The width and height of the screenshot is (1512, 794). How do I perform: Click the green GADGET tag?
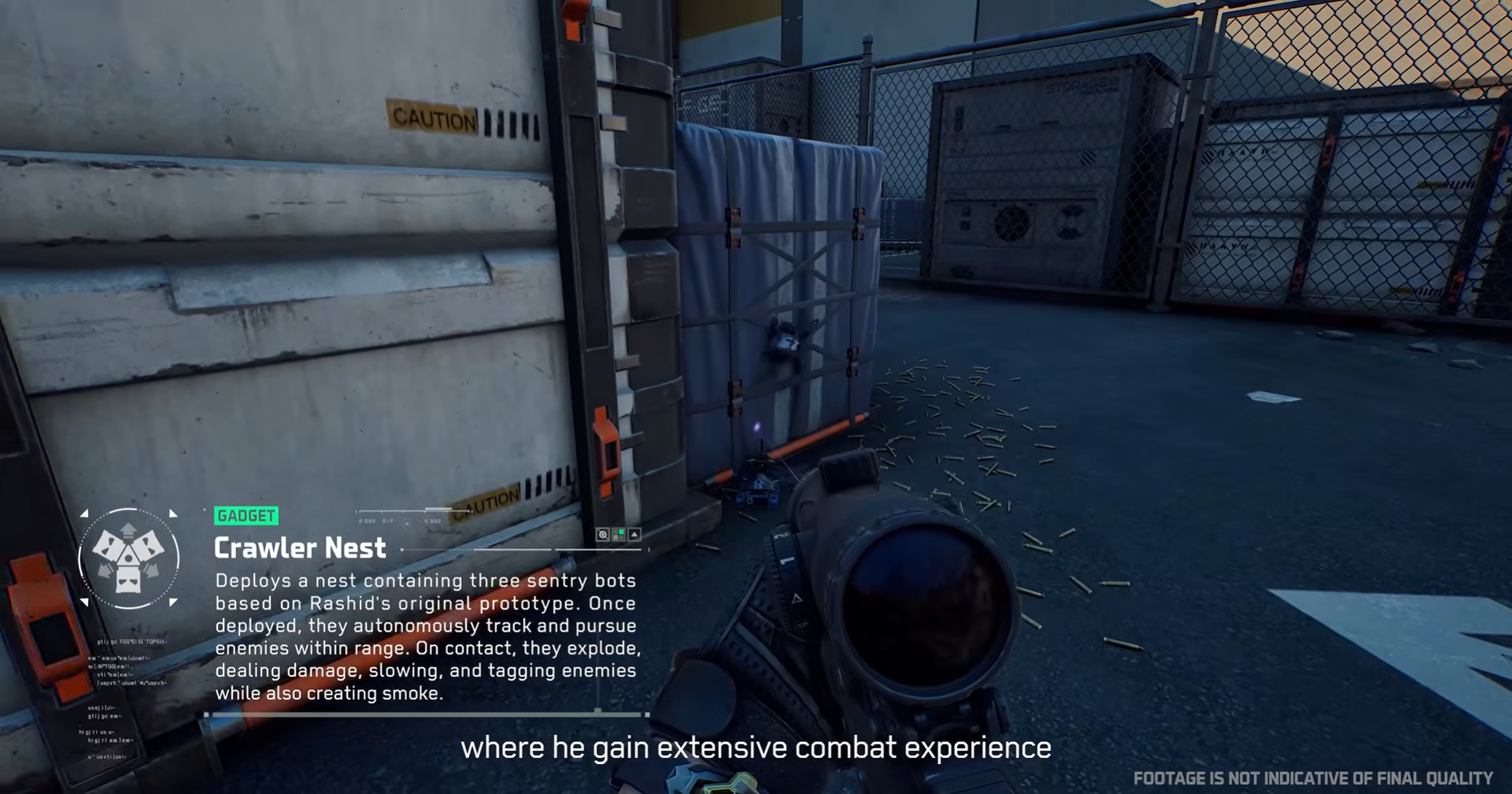pyautogui.click(x=246, y=516)
